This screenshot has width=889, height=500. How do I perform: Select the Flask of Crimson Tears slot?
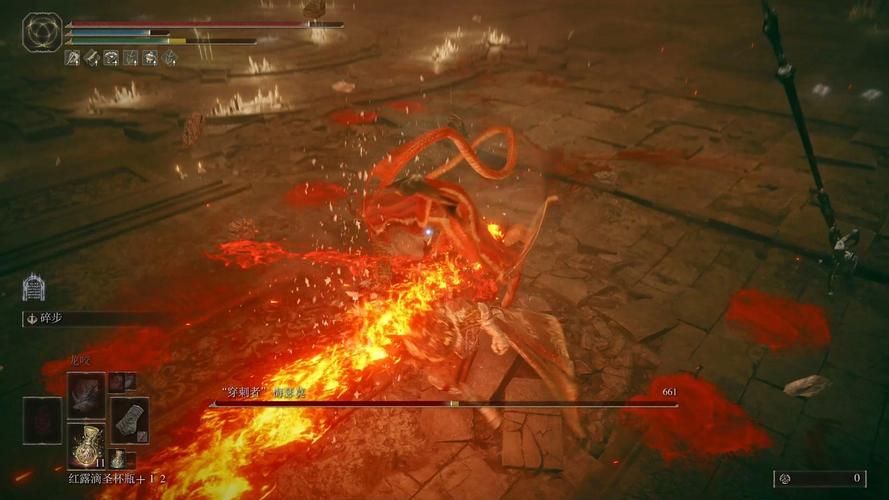[x=87, y=445]
